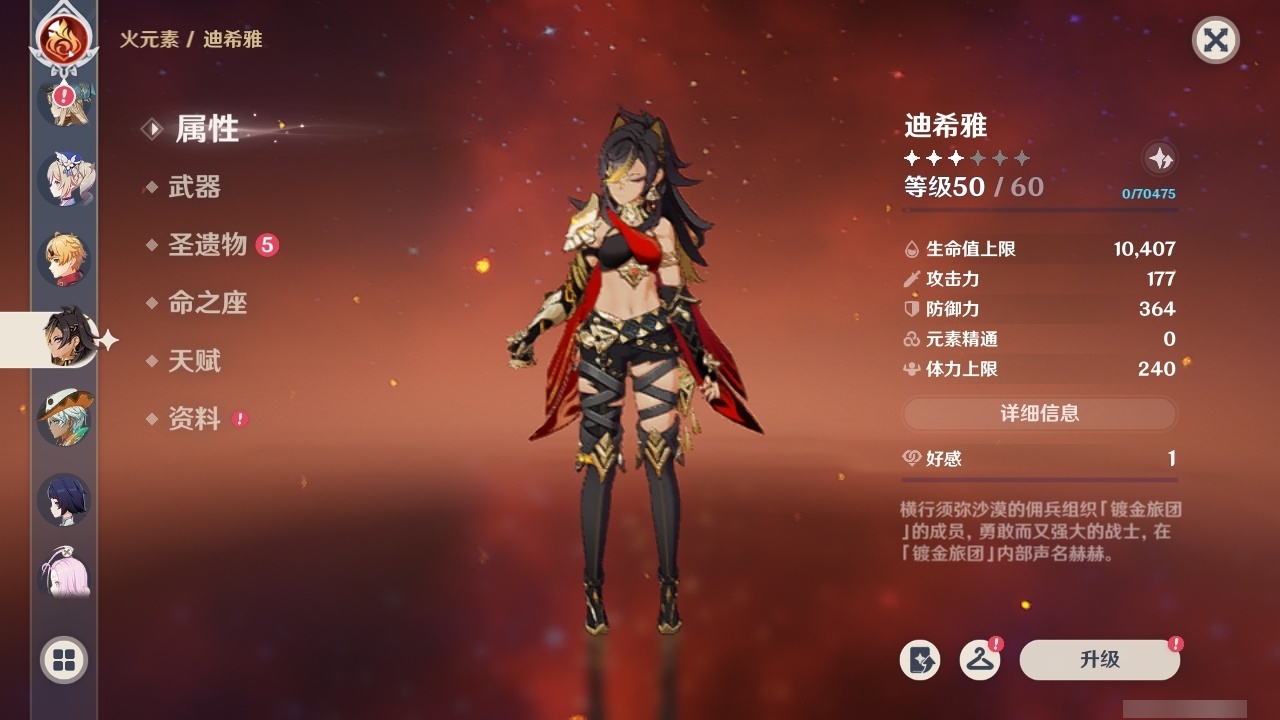Open the four-square grid button in sidebar
The width and height of the screenshot is (1280, 720).
[x=64, y=660]
